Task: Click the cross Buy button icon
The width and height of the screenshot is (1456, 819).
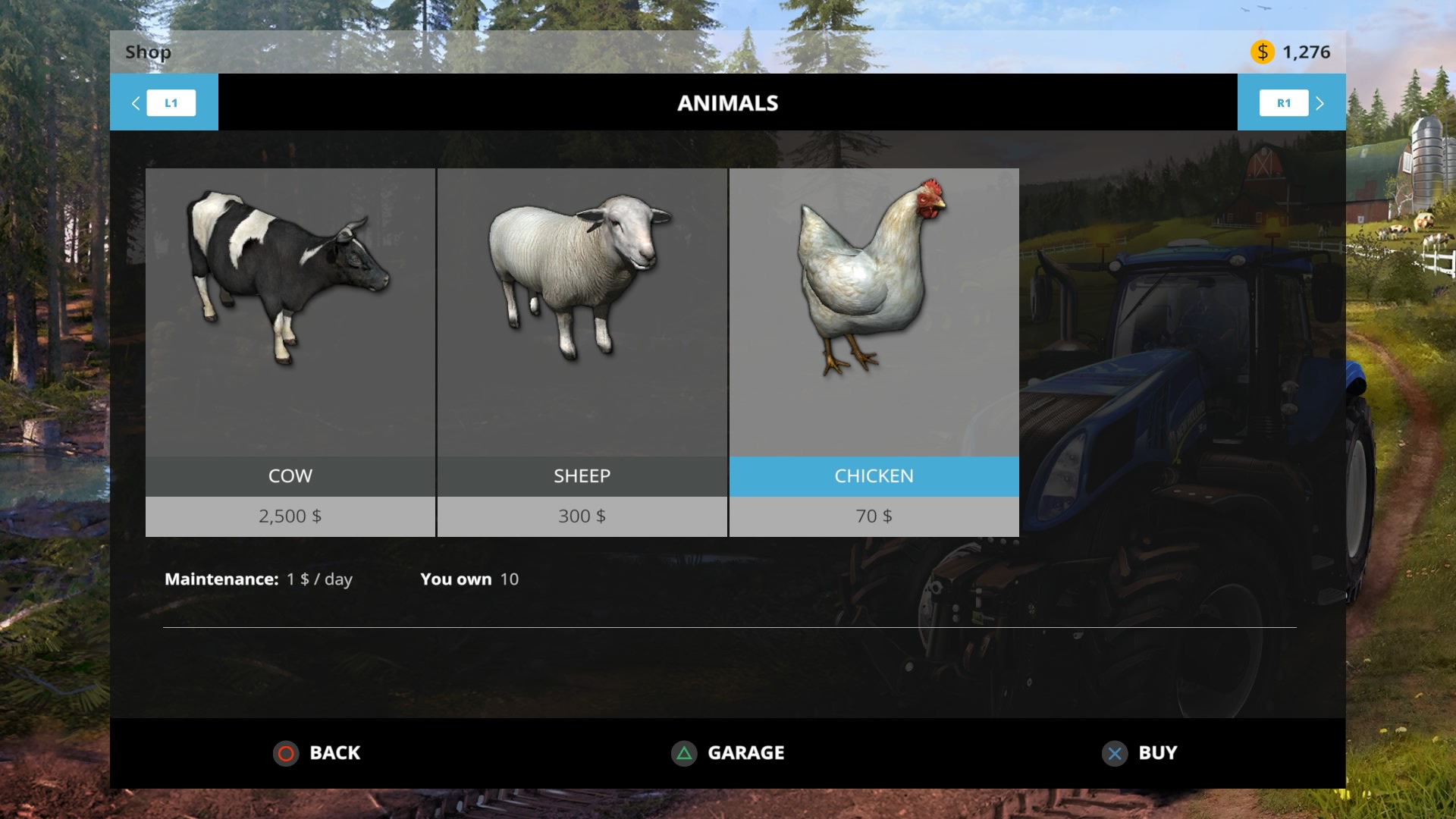Action: 1113,753
